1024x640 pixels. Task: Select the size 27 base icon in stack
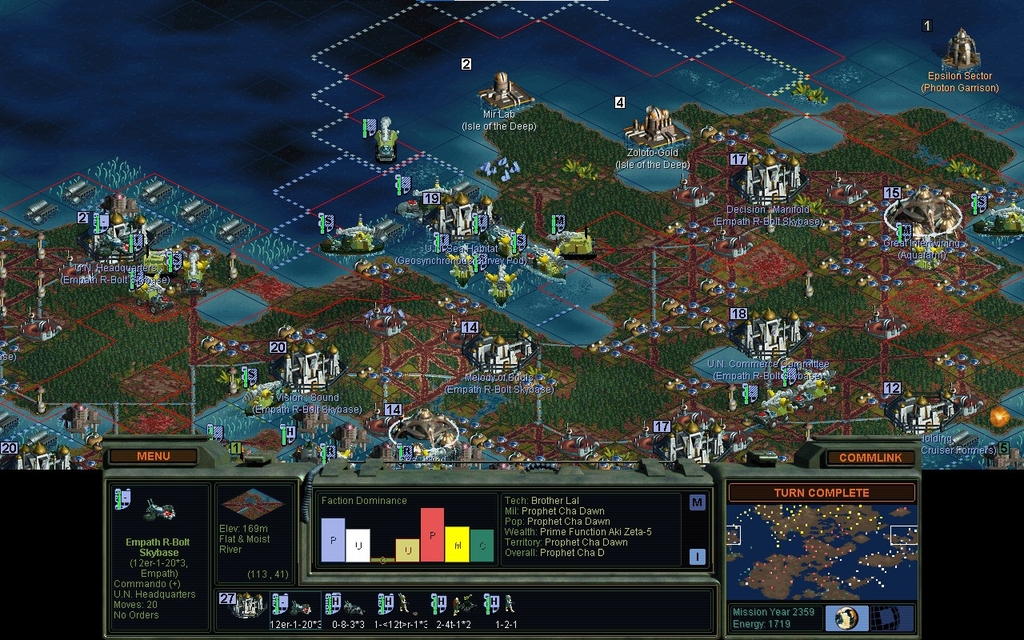coord(244,606)
